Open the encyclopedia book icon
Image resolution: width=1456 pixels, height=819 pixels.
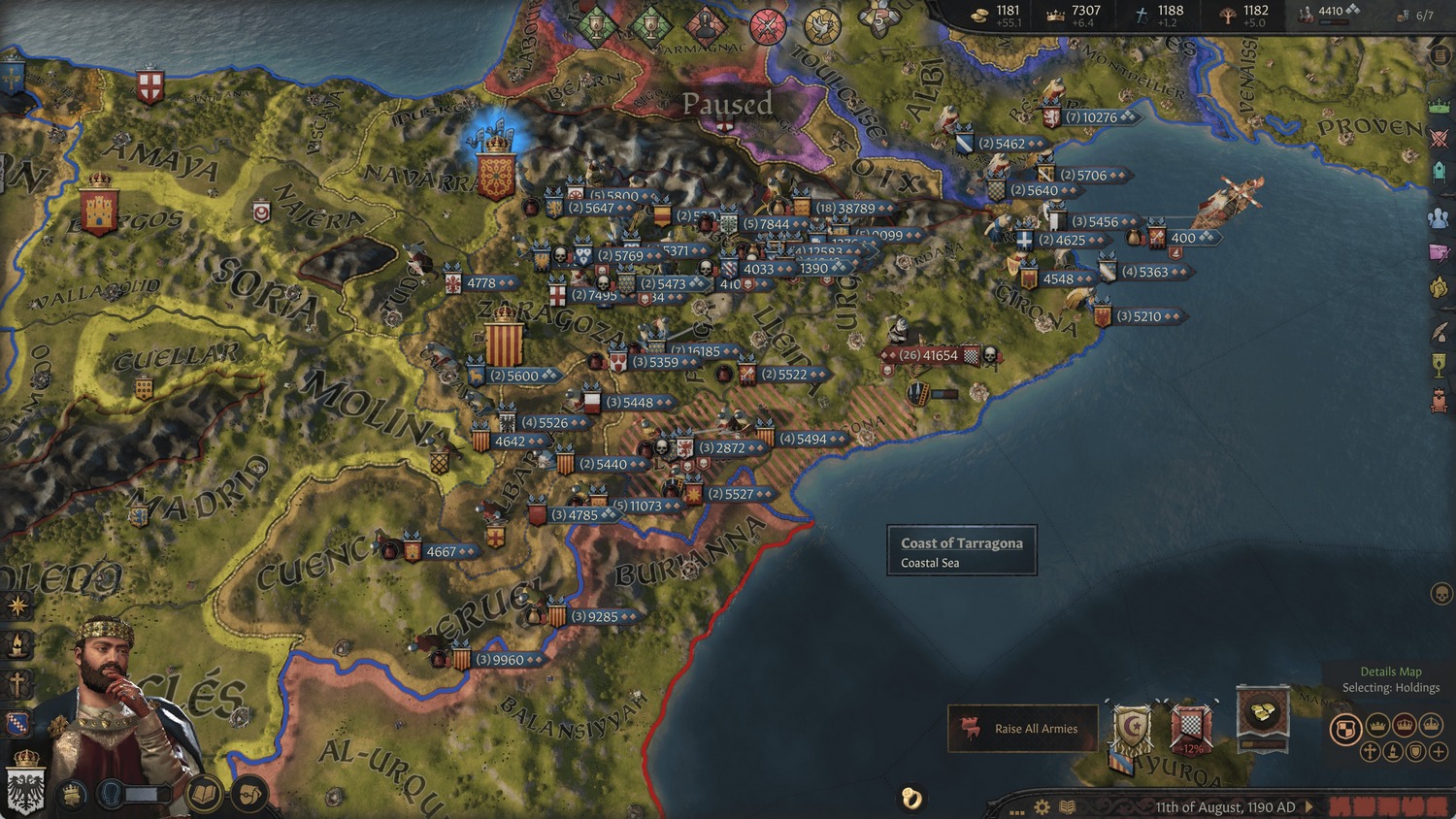(x=1067, y=806)
